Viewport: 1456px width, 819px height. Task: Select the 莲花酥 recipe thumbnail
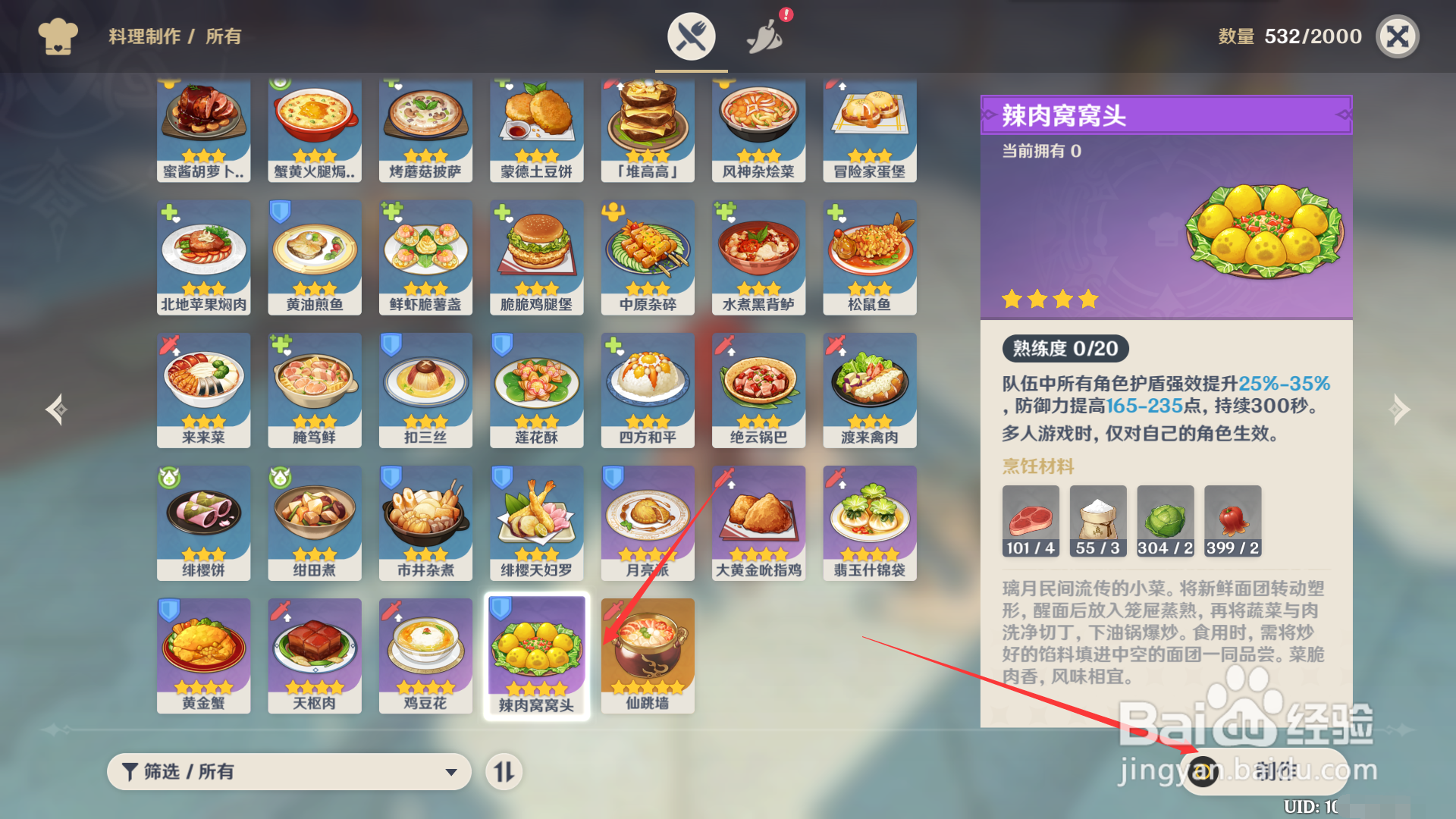pyautogui.click(x=536, y=390)
